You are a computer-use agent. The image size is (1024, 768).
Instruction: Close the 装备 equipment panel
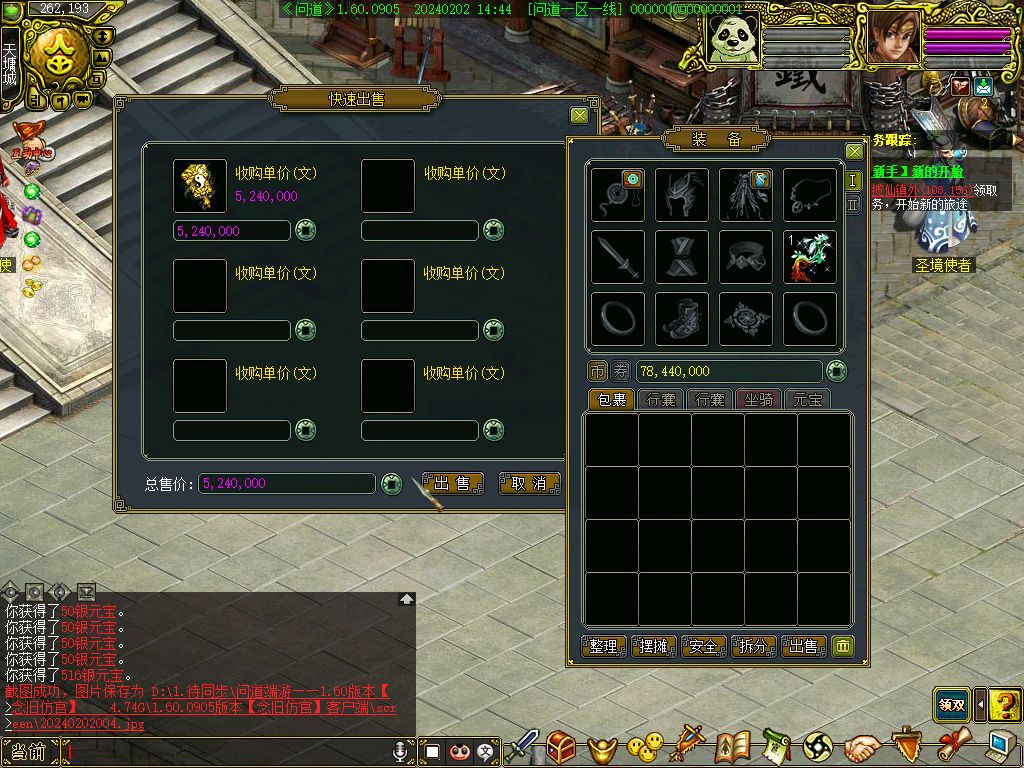pyautogui.click(x=854, y=151)
